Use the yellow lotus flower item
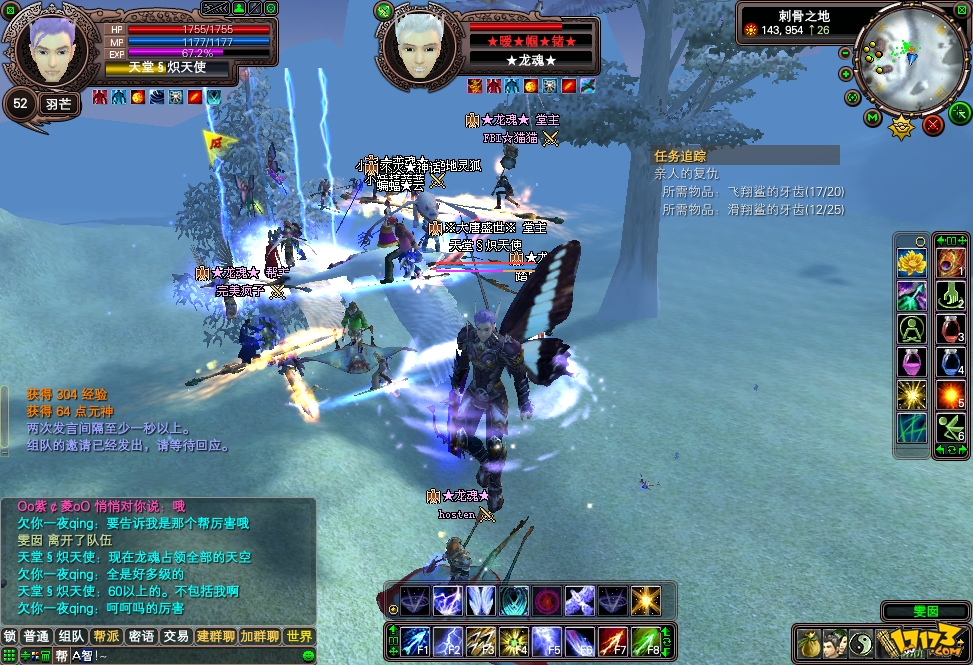The width and height of the screenshot is (973, 665). (x=911, y=263)
